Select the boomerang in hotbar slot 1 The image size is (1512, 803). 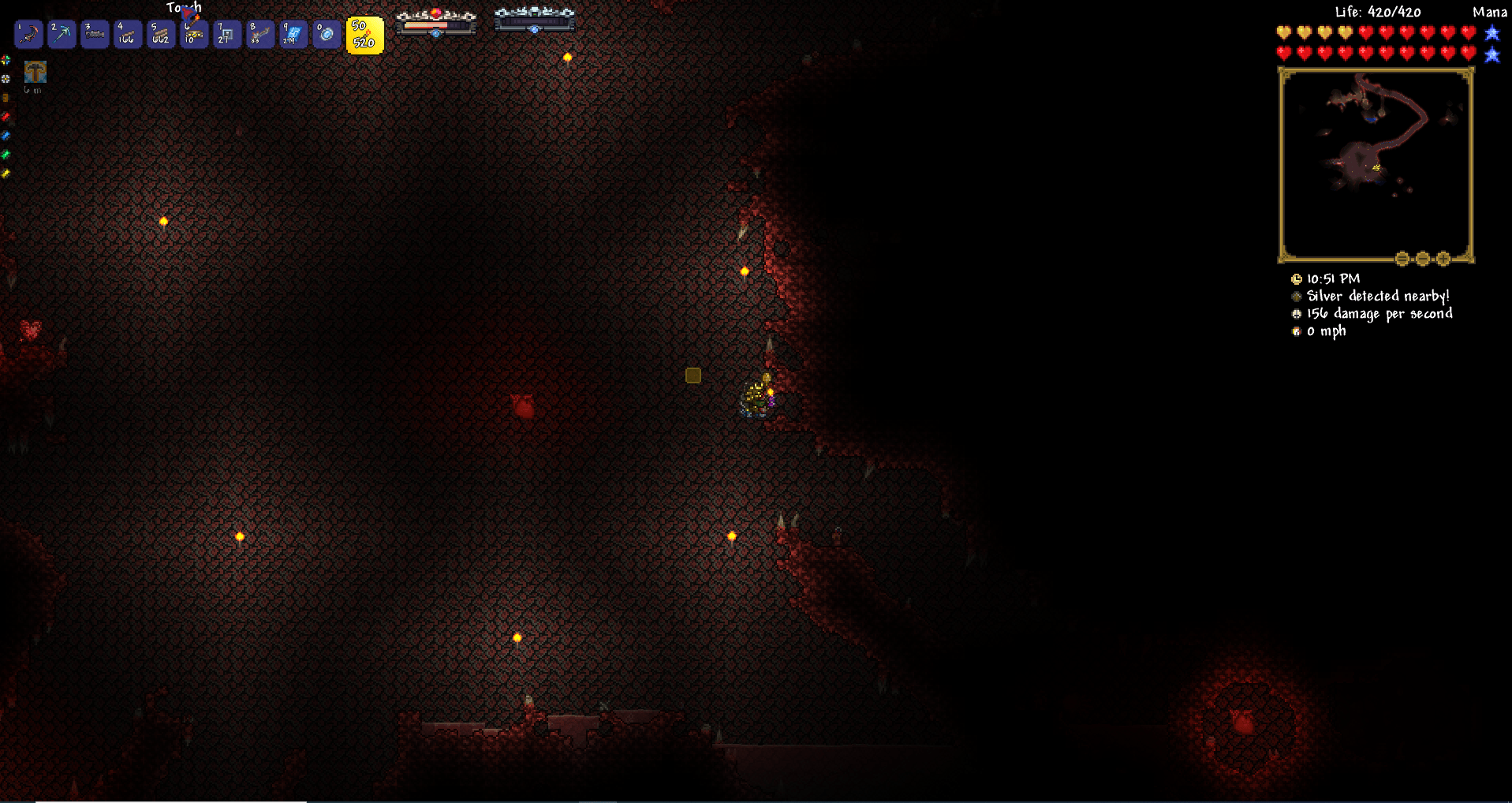click(x=28, y=35)
